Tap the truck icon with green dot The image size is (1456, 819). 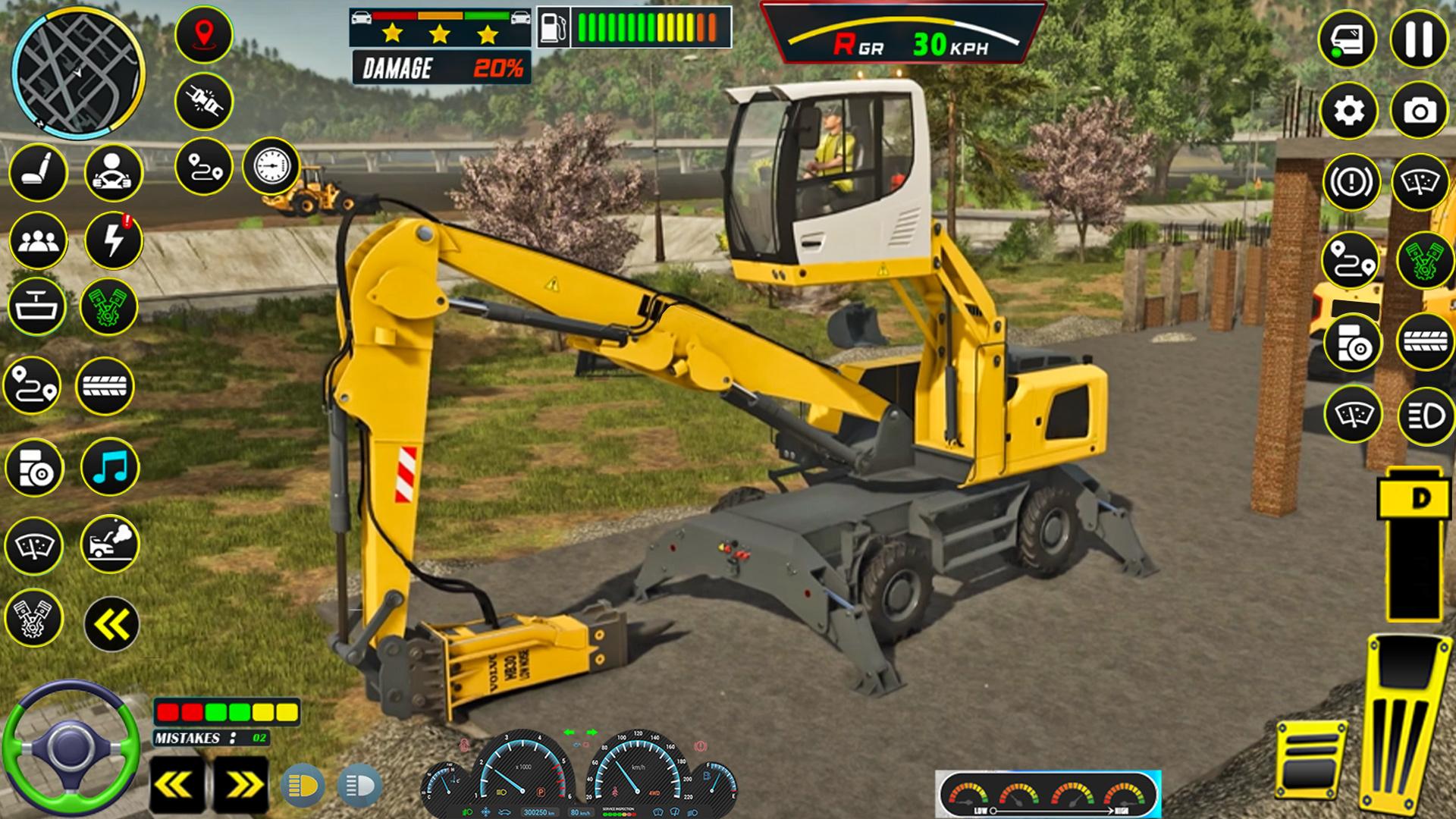(1347, 39)
